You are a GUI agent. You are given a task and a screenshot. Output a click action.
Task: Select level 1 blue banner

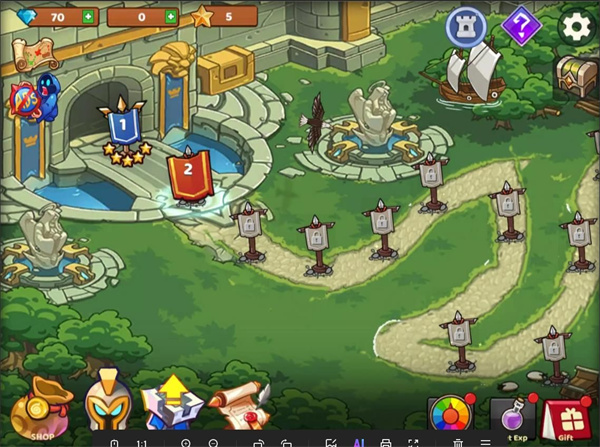click(x=123, y=127)
